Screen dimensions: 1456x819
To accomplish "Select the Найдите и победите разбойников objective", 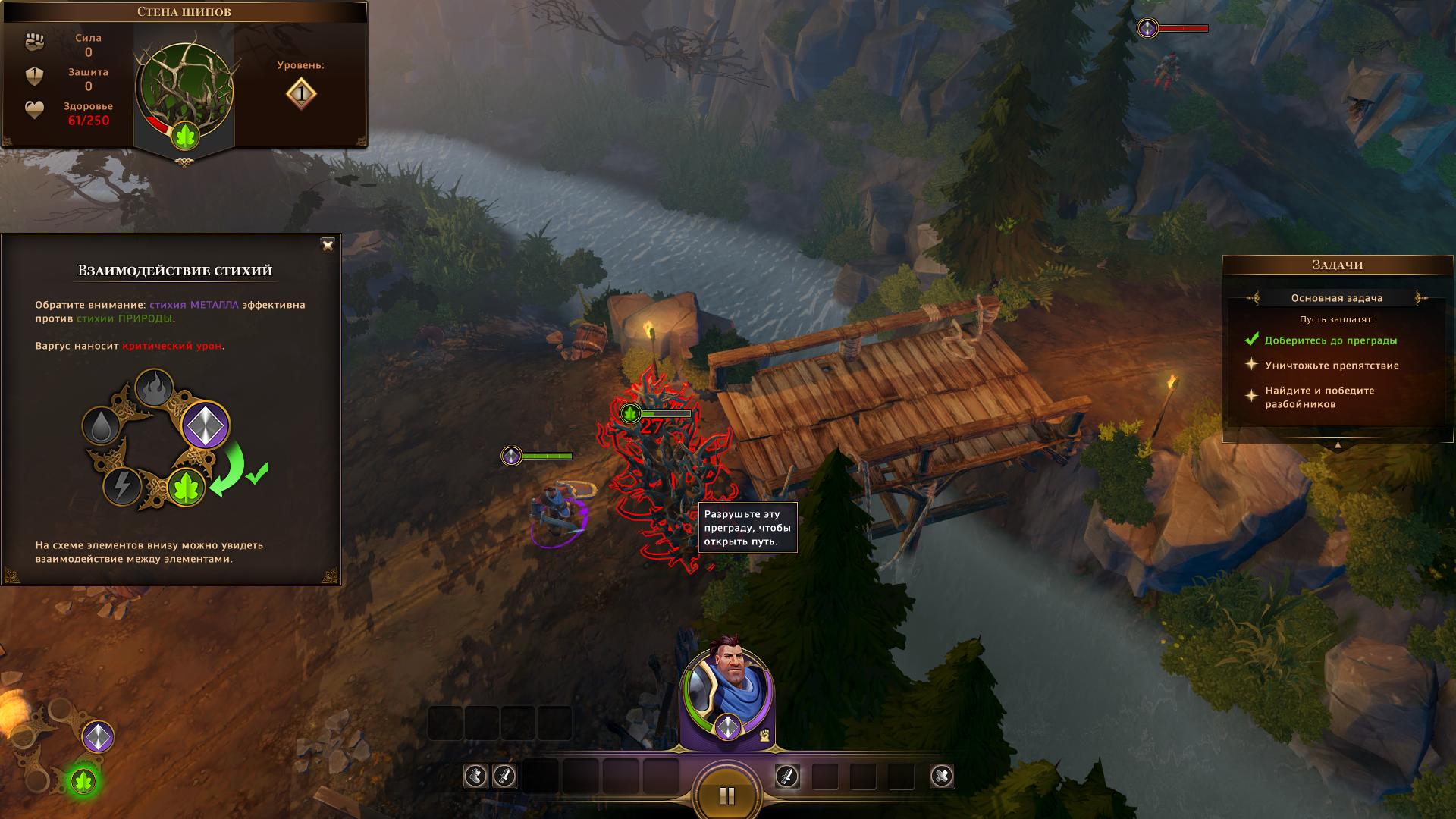I will pyautogui.click(x=1319, y=397).
